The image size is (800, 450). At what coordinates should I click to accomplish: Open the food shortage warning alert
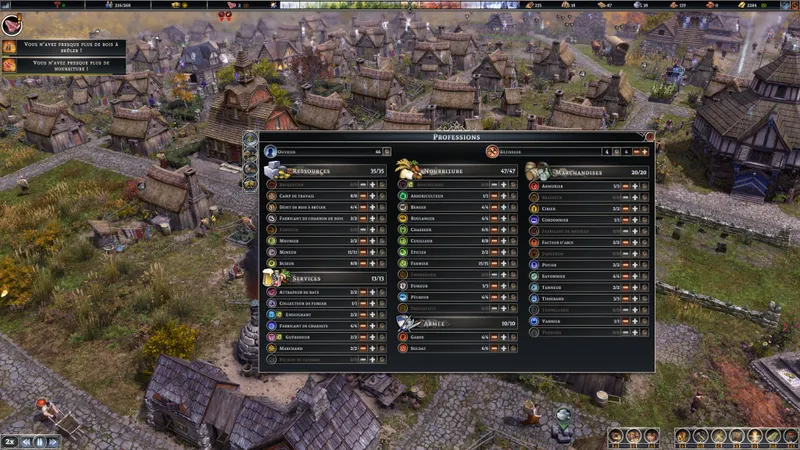tap(62, 65)
